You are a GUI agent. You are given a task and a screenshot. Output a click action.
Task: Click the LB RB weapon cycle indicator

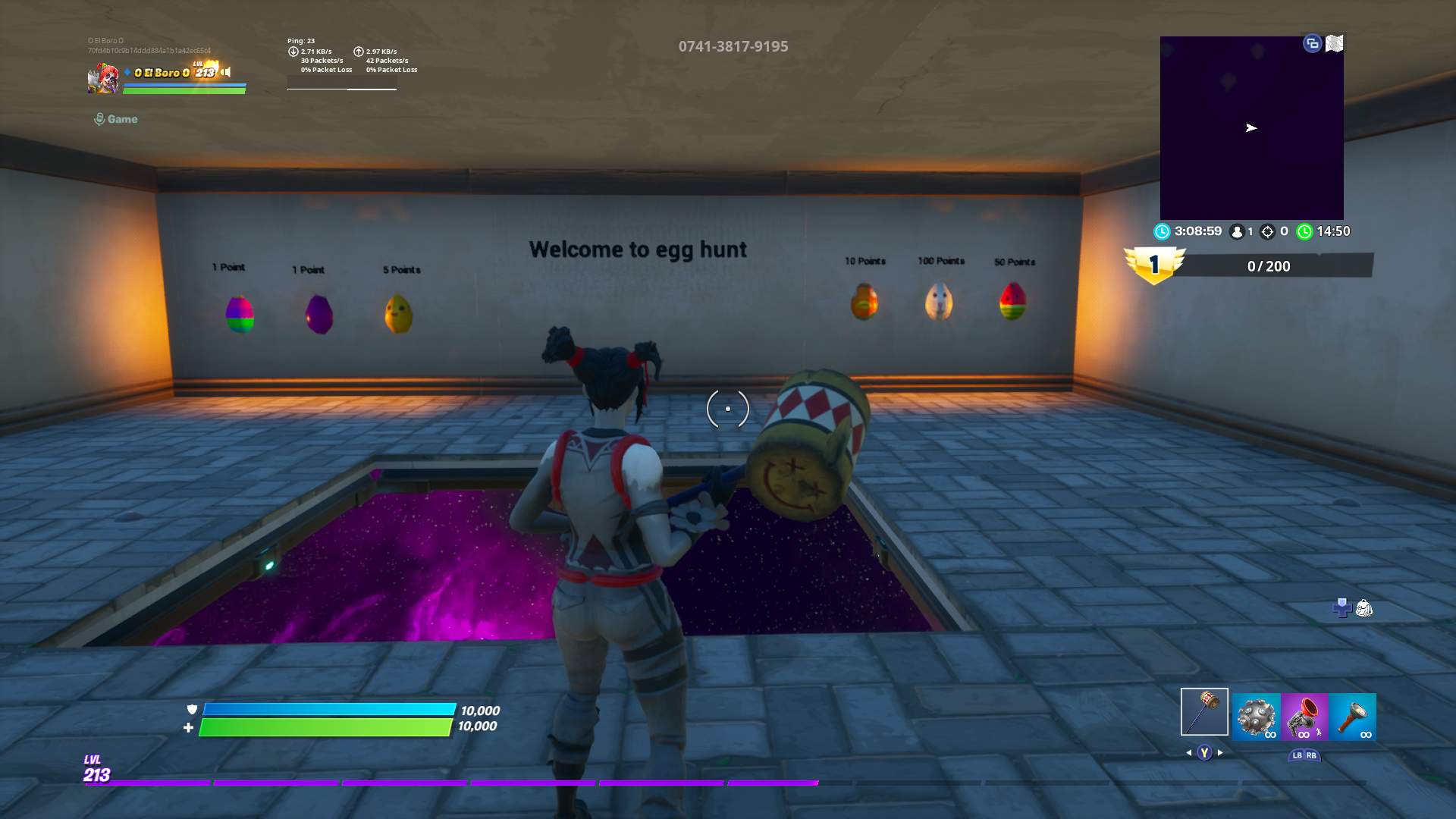pyautogui.click(x=1305, y=756)
